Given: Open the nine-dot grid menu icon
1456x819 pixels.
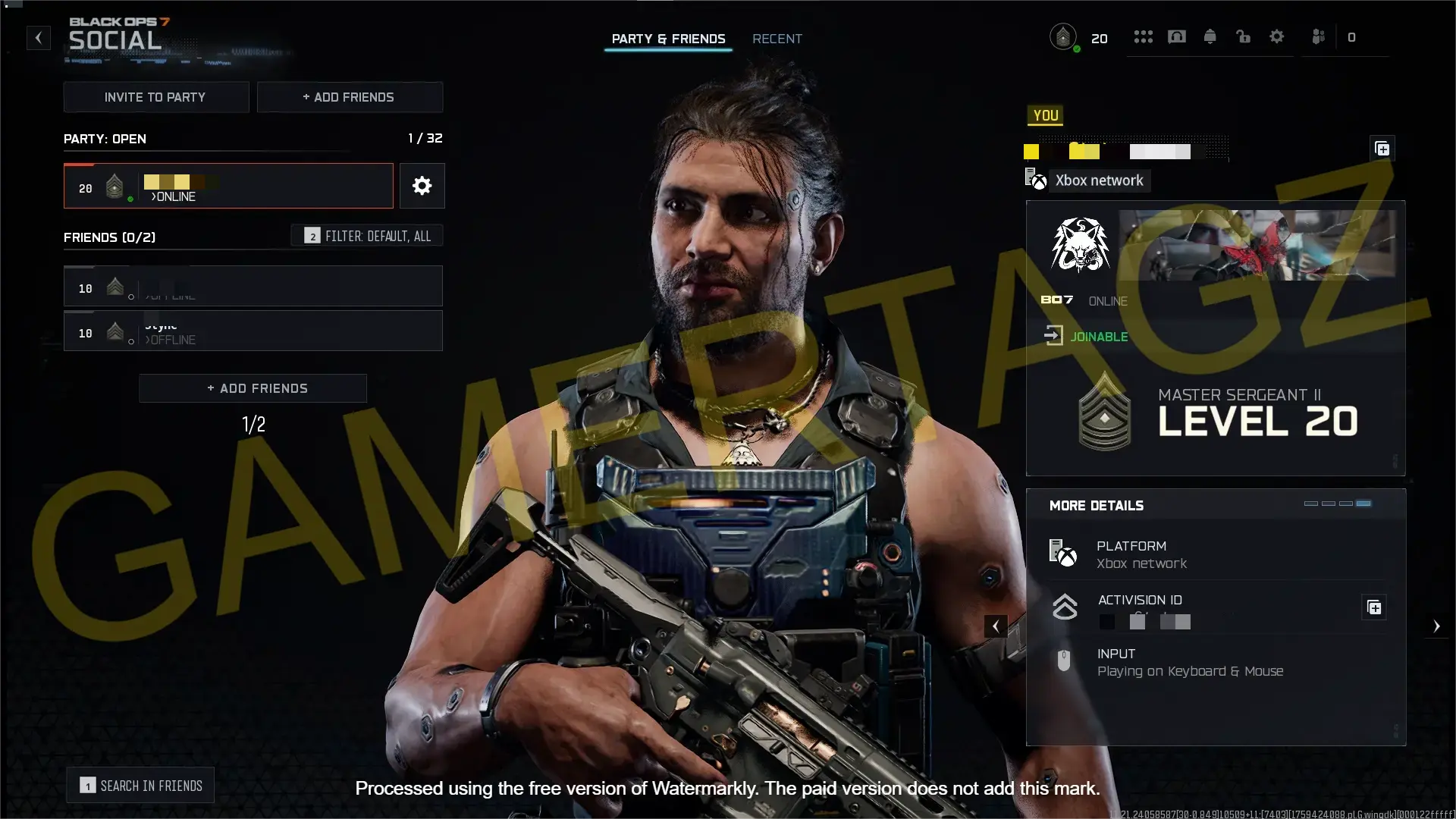Looking at the screenshot, I should click(1143, 37).
